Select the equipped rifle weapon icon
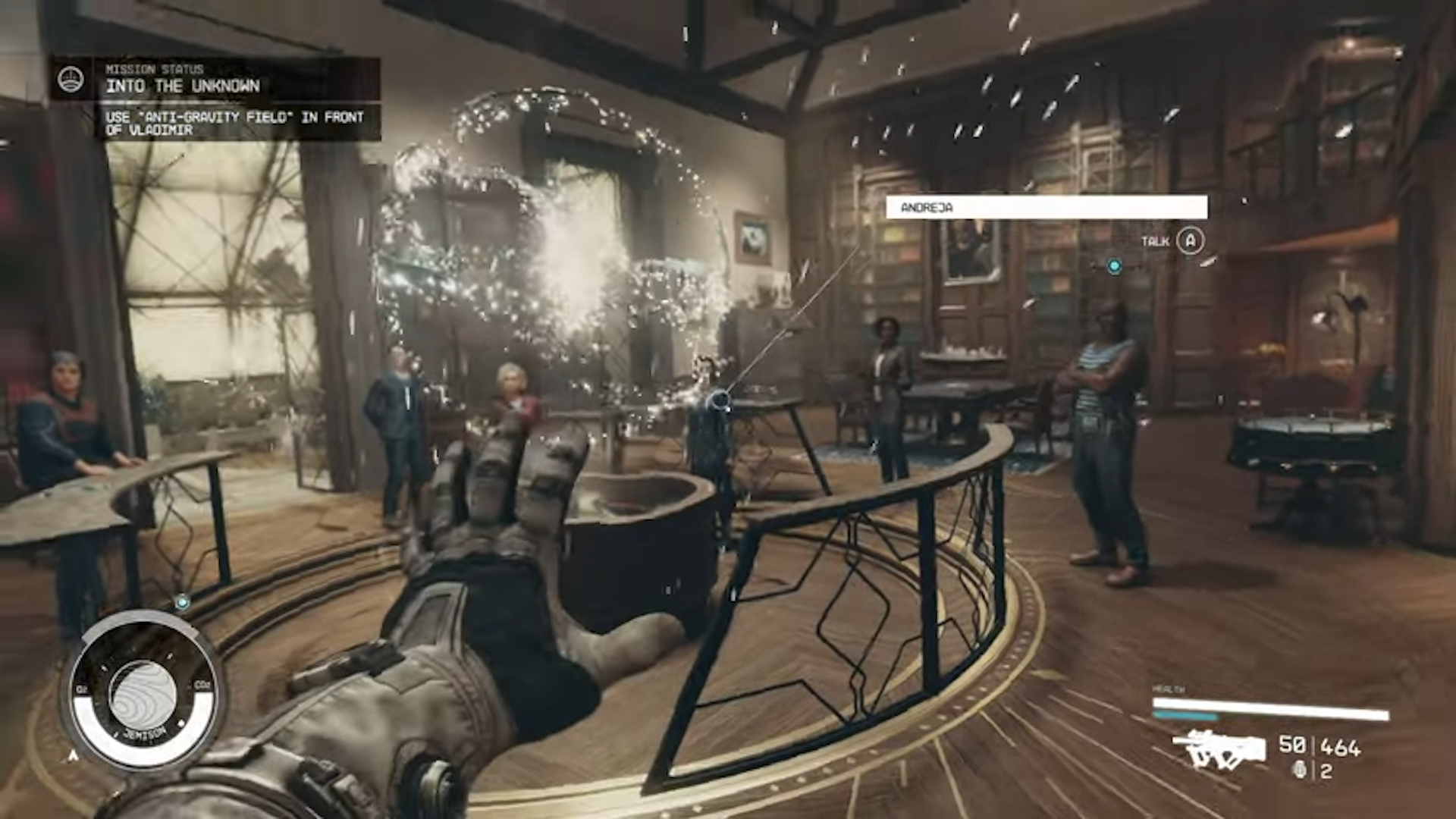The image size is (1456, 819). click(1219, 748)
